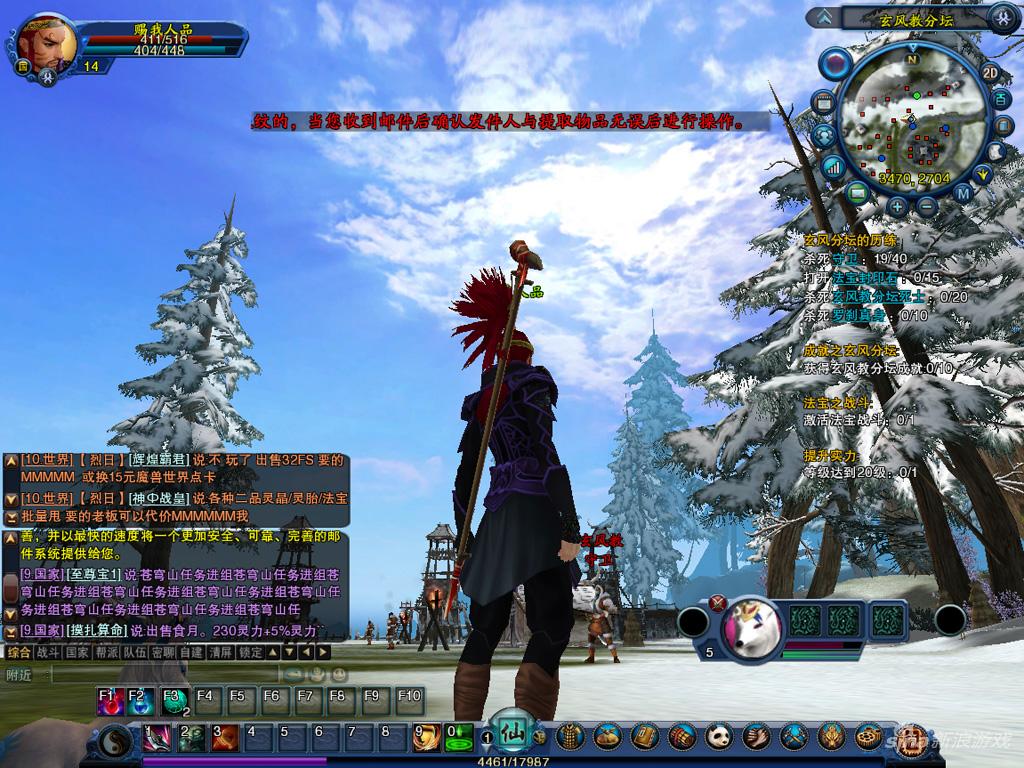Zoom out the minimap with minus button

pos(927,207)
